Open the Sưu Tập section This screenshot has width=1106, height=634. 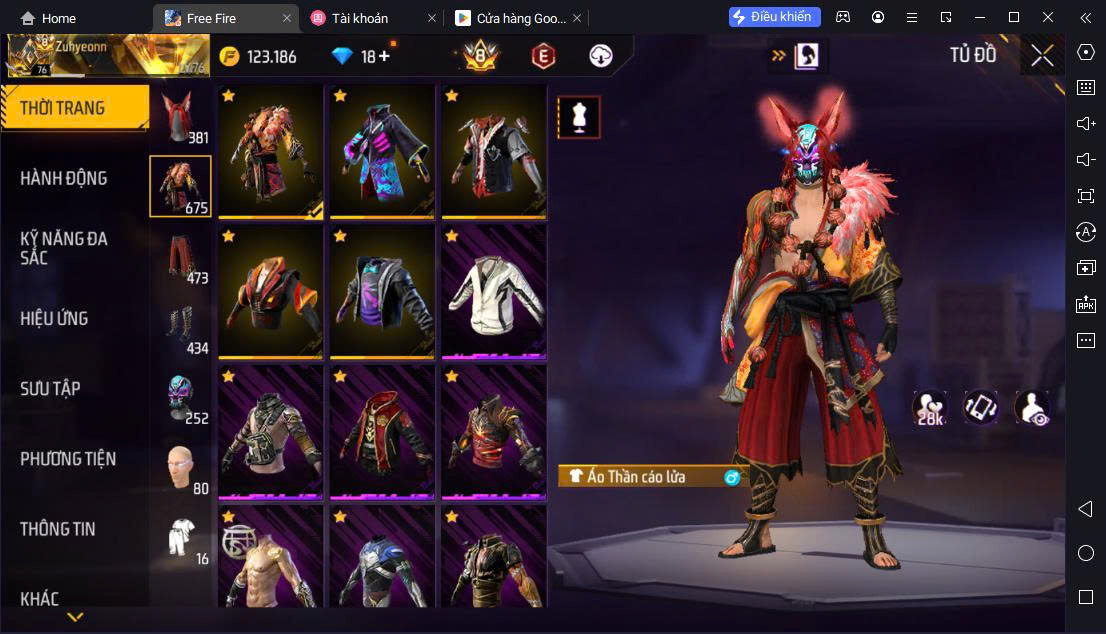click(51, 388)
